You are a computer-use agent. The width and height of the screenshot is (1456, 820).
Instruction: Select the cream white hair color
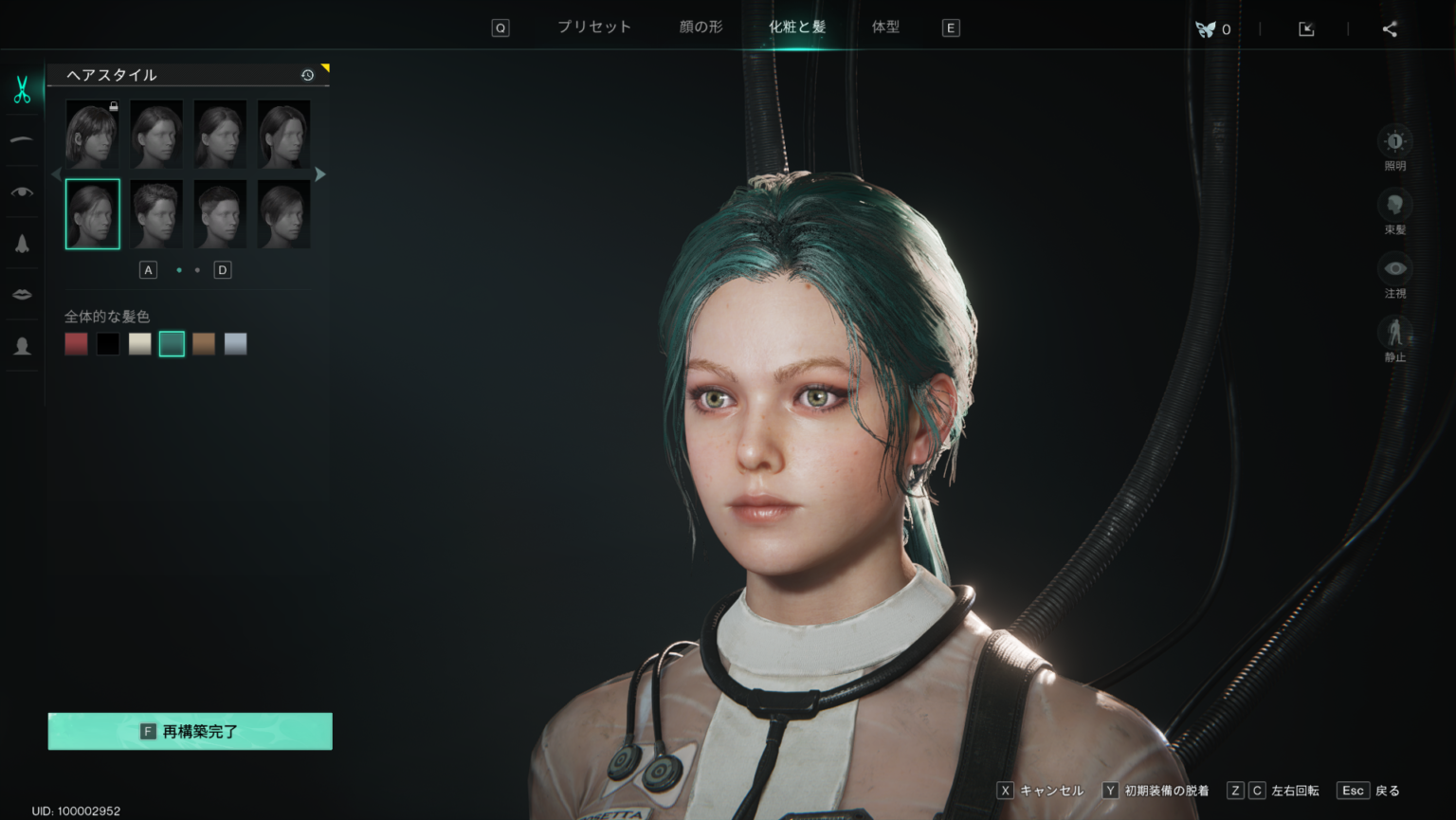click(x=140, y=343)
